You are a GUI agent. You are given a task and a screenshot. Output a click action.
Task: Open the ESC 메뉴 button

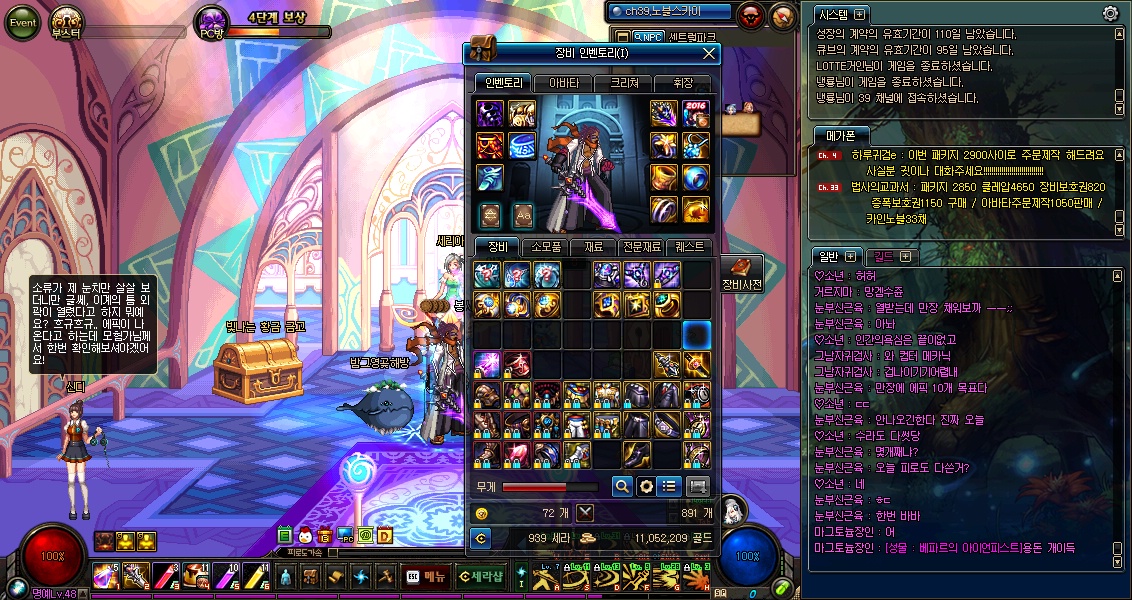(x=425, y=576)
